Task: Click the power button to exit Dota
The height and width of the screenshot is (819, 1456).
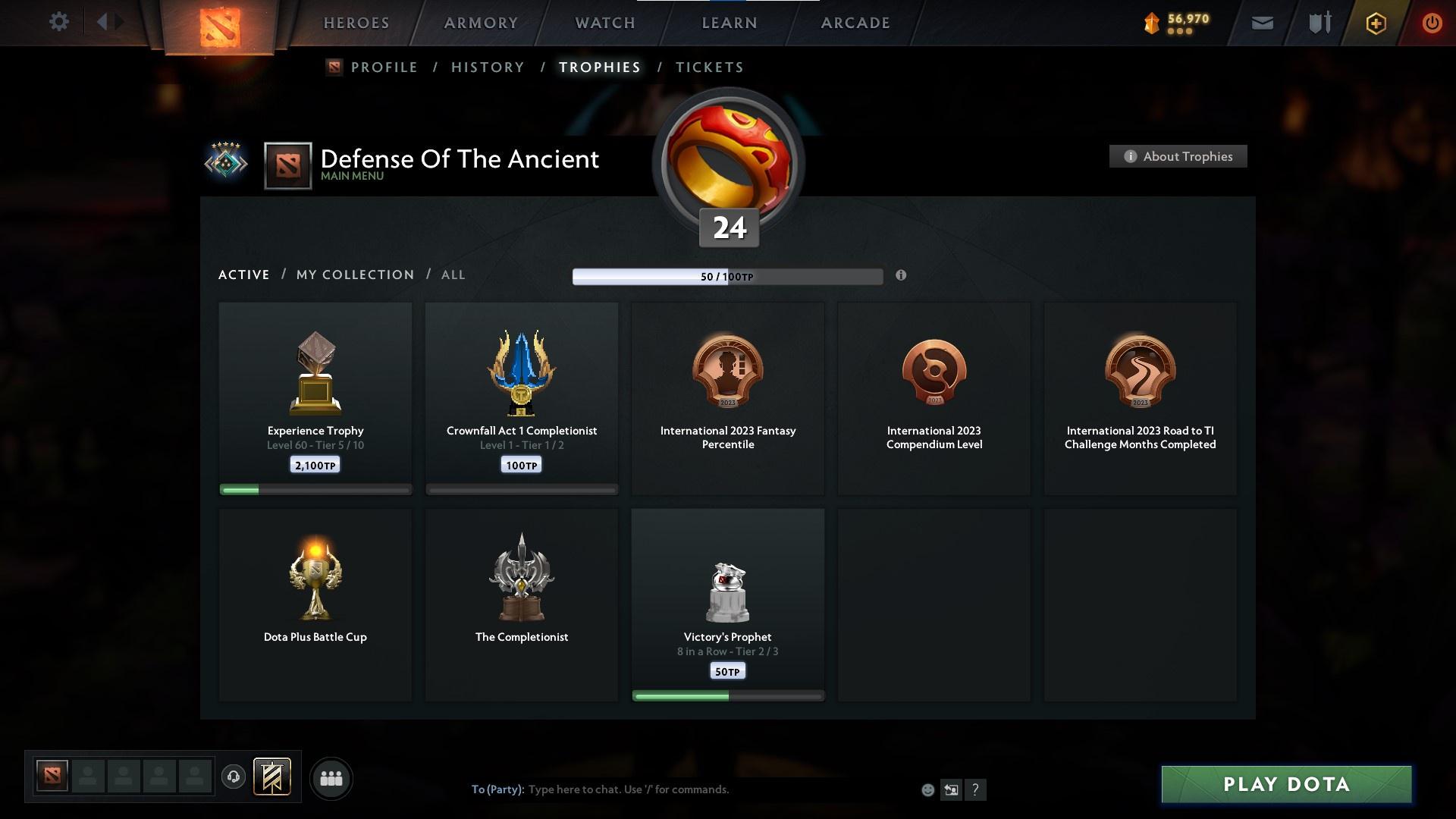Action: [1432, 23]
